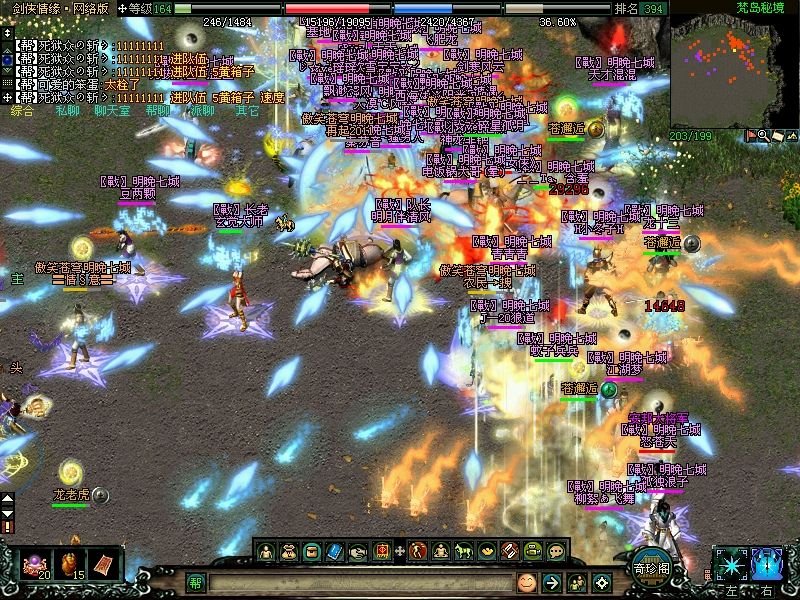Select the 聊天室 chat room tab
Image resolution: width=800 pixels, height=600 pixels.
[x=111, y=111]
